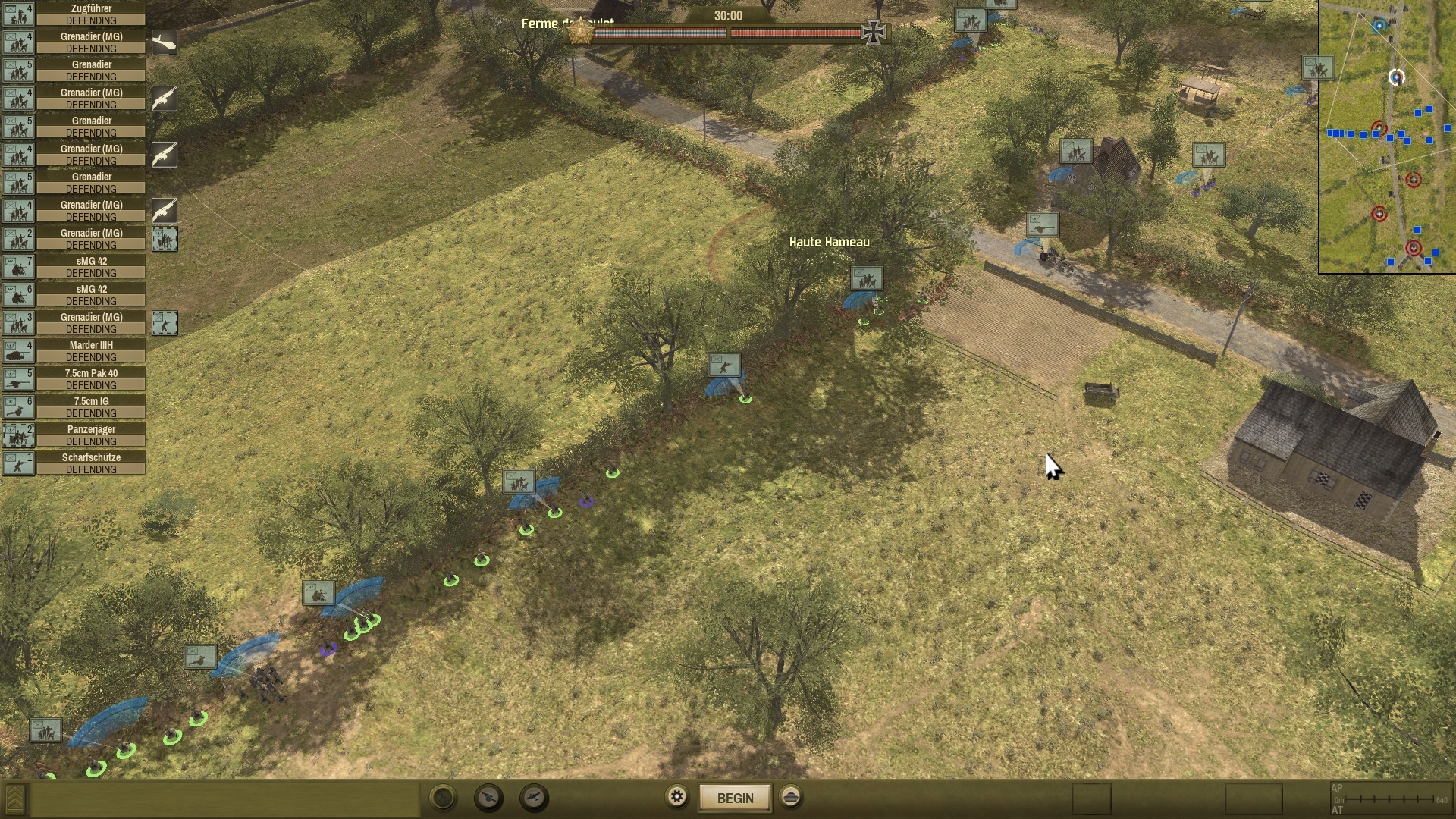Start the battle with the BEGIN button
1456x819 pixels.
point(735,798)
